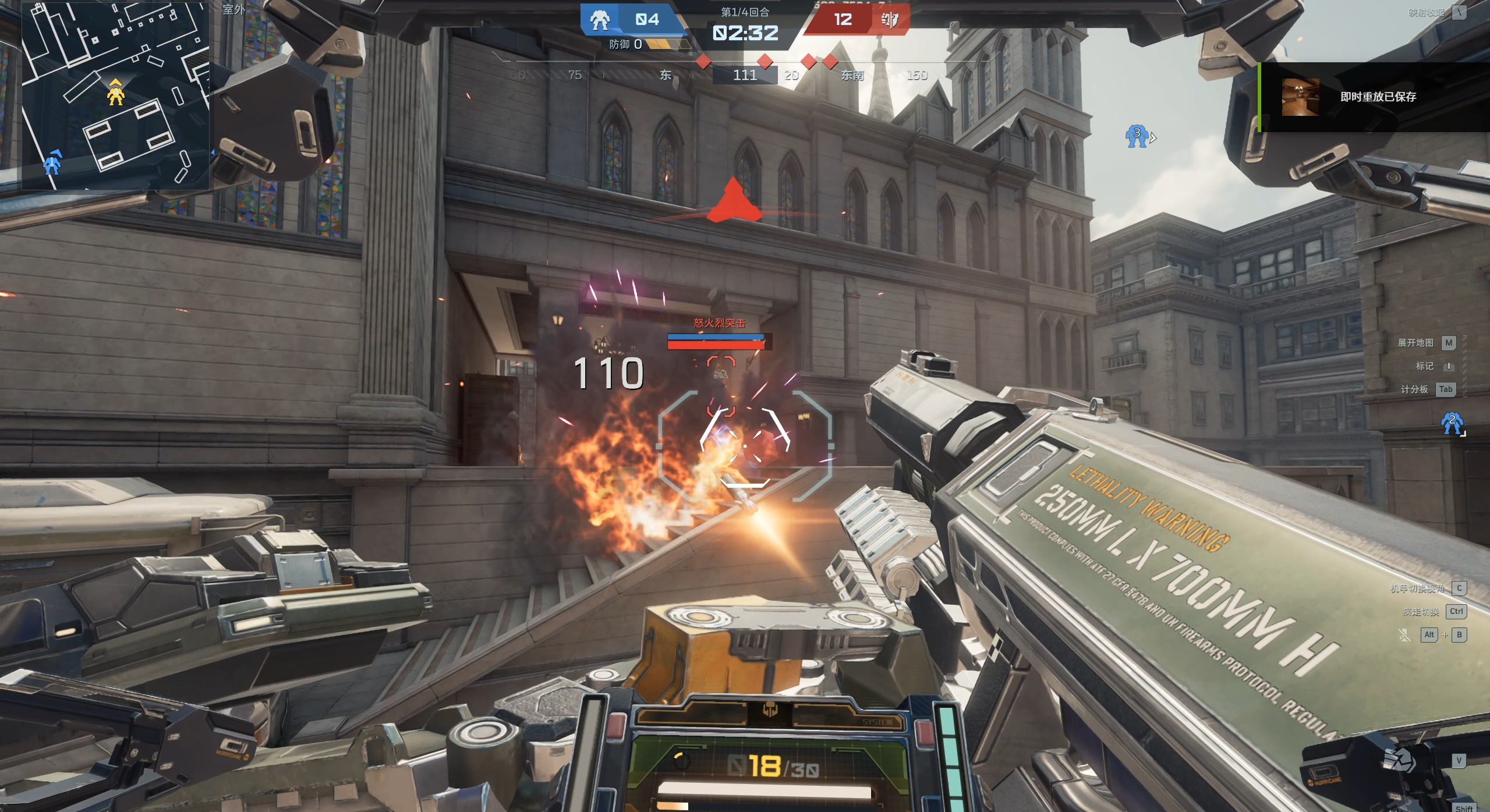Viewport: 1490px width, 812px height.
Task: Select the blue teammate marker on minimap
Action: pos(52,164)
